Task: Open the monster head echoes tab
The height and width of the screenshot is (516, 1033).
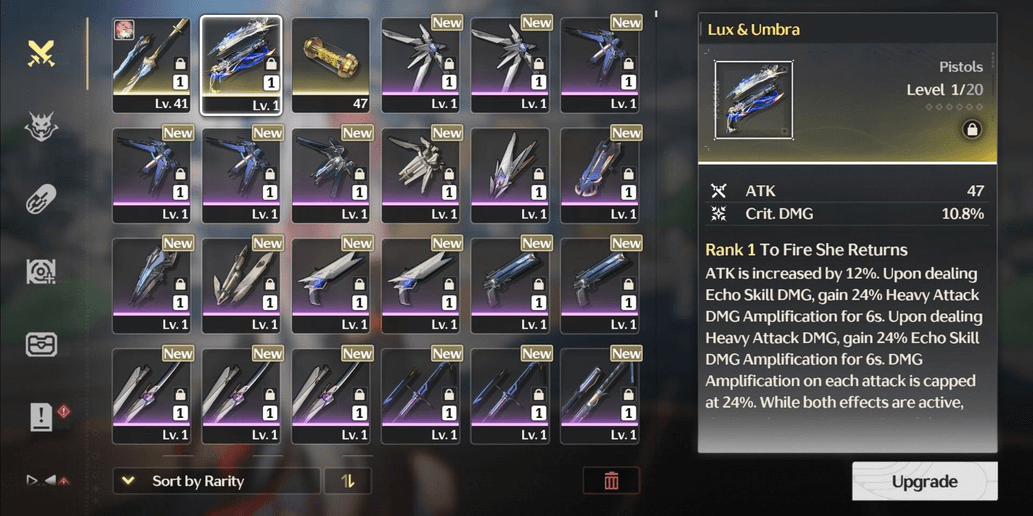Action: click(x=40, y=126)
